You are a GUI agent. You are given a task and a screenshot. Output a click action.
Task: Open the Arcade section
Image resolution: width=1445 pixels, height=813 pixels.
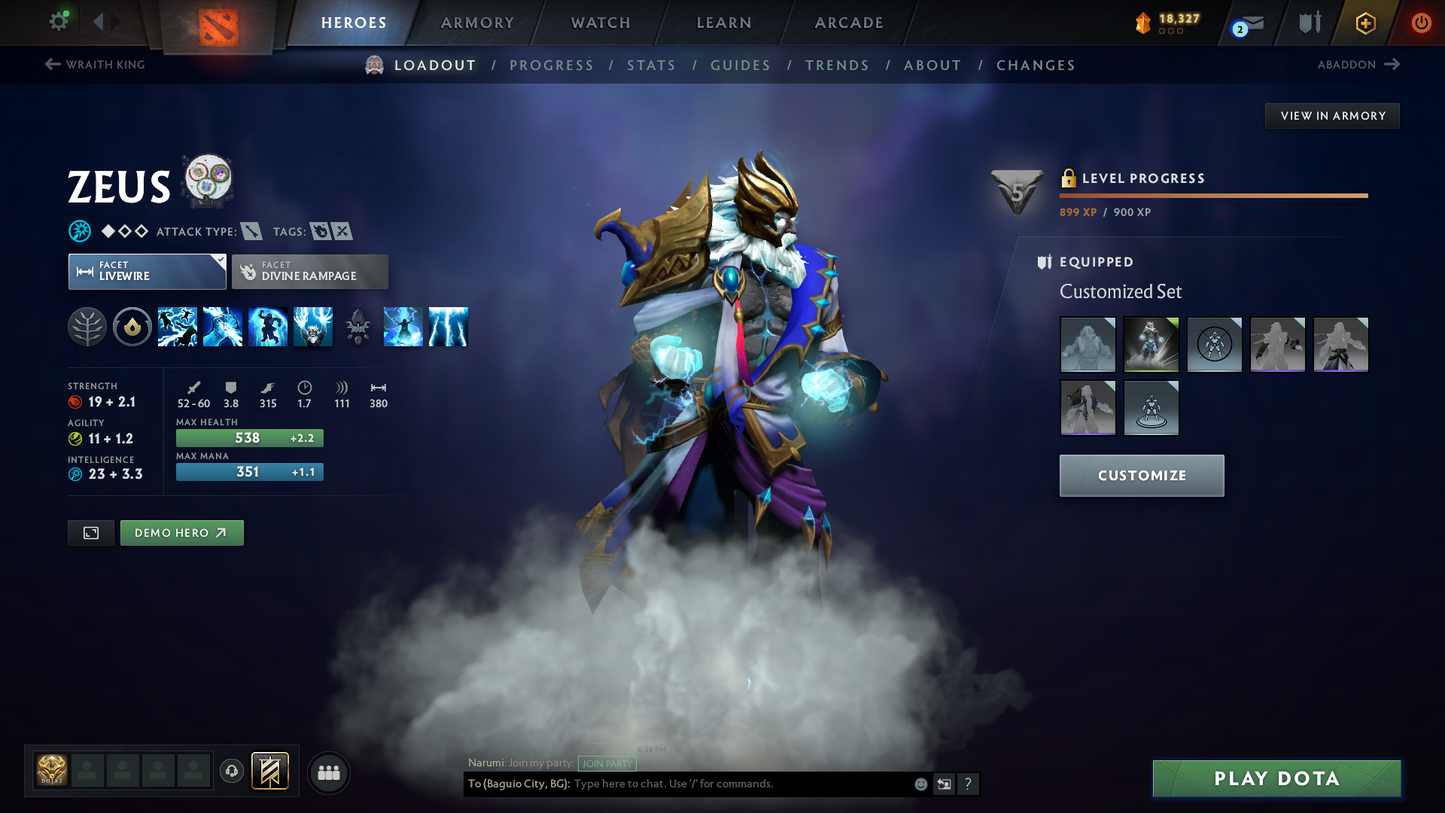(849, 23)
